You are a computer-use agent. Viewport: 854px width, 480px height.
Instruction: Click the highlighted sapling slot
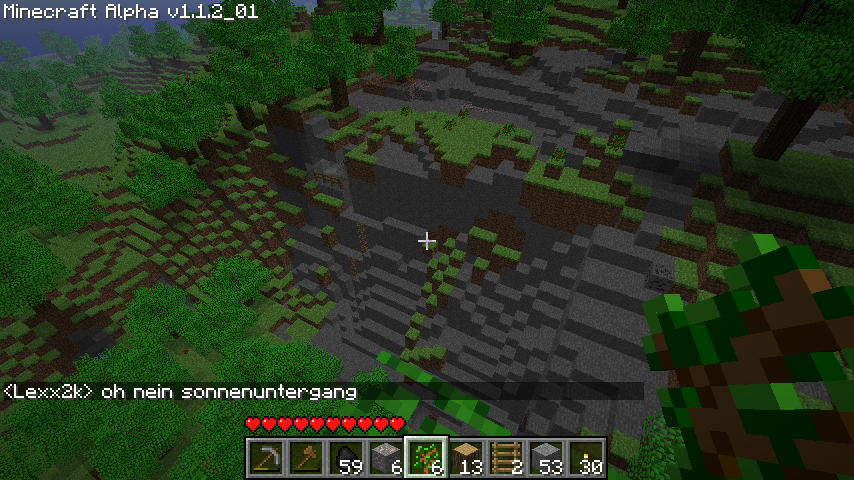tap(426, 458)
